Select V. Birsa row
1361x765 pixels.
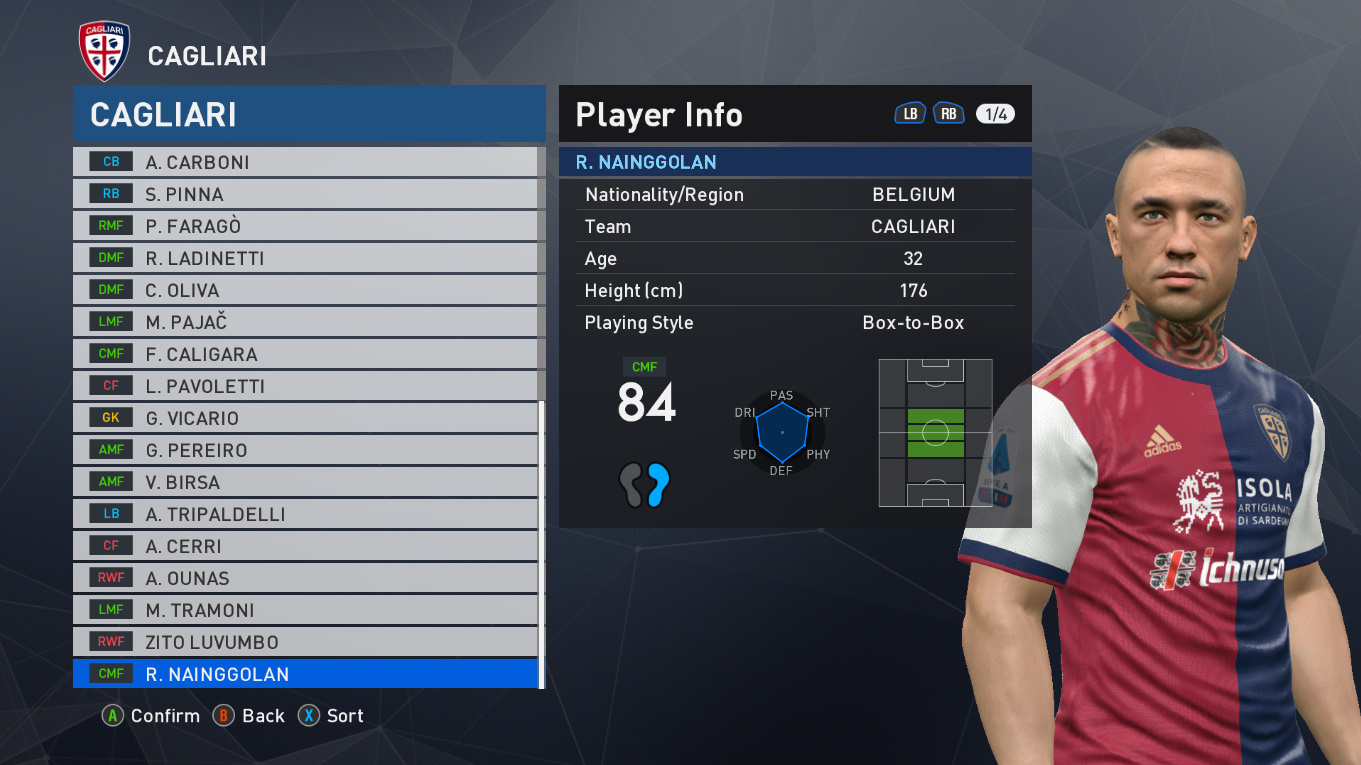point(305,482)
